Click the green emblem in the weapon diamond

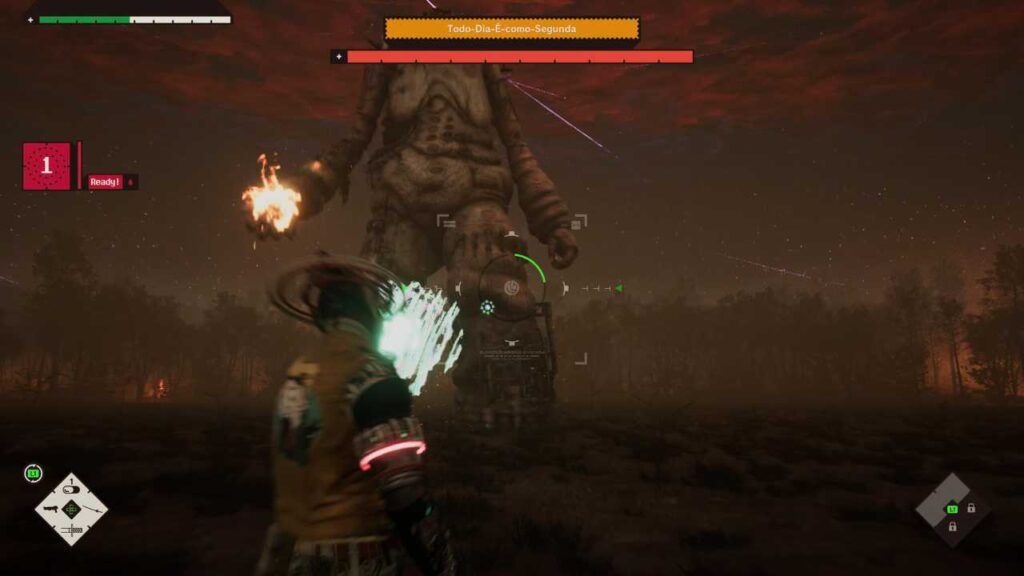tap(71, 509)
